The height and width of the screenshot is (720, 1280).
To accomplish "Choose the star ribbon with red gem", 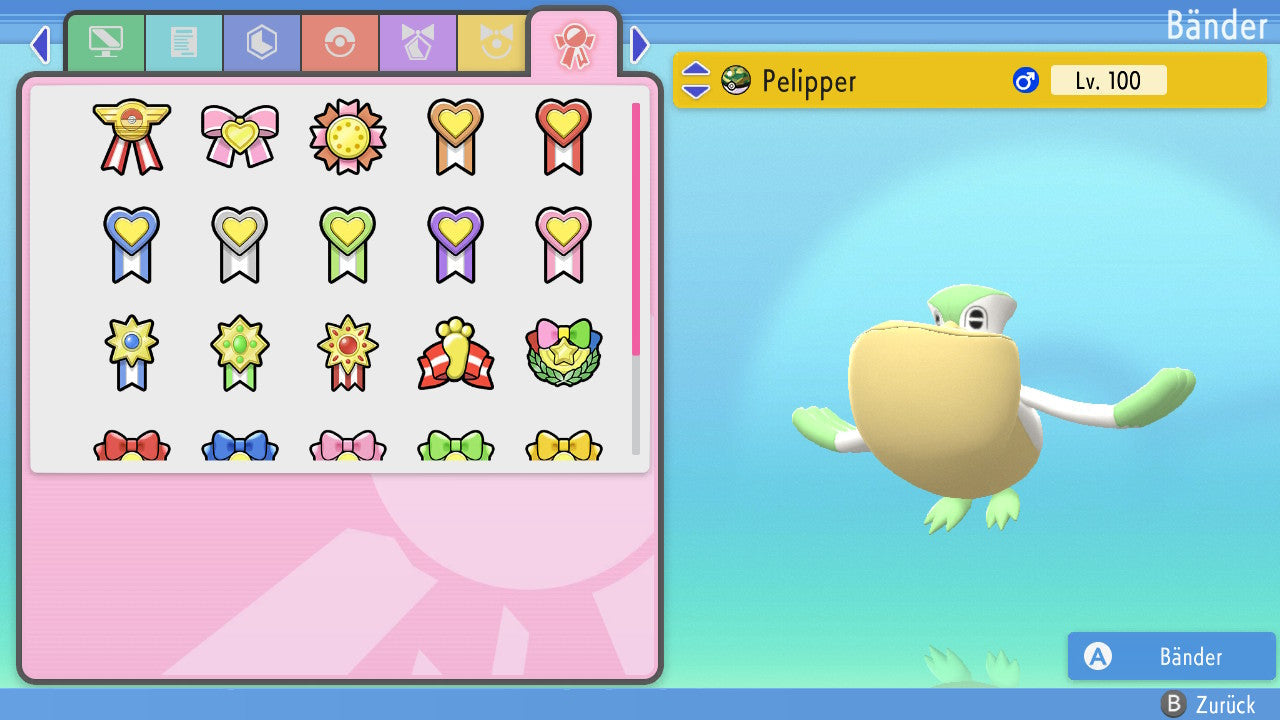I will [x=347, y=352].
